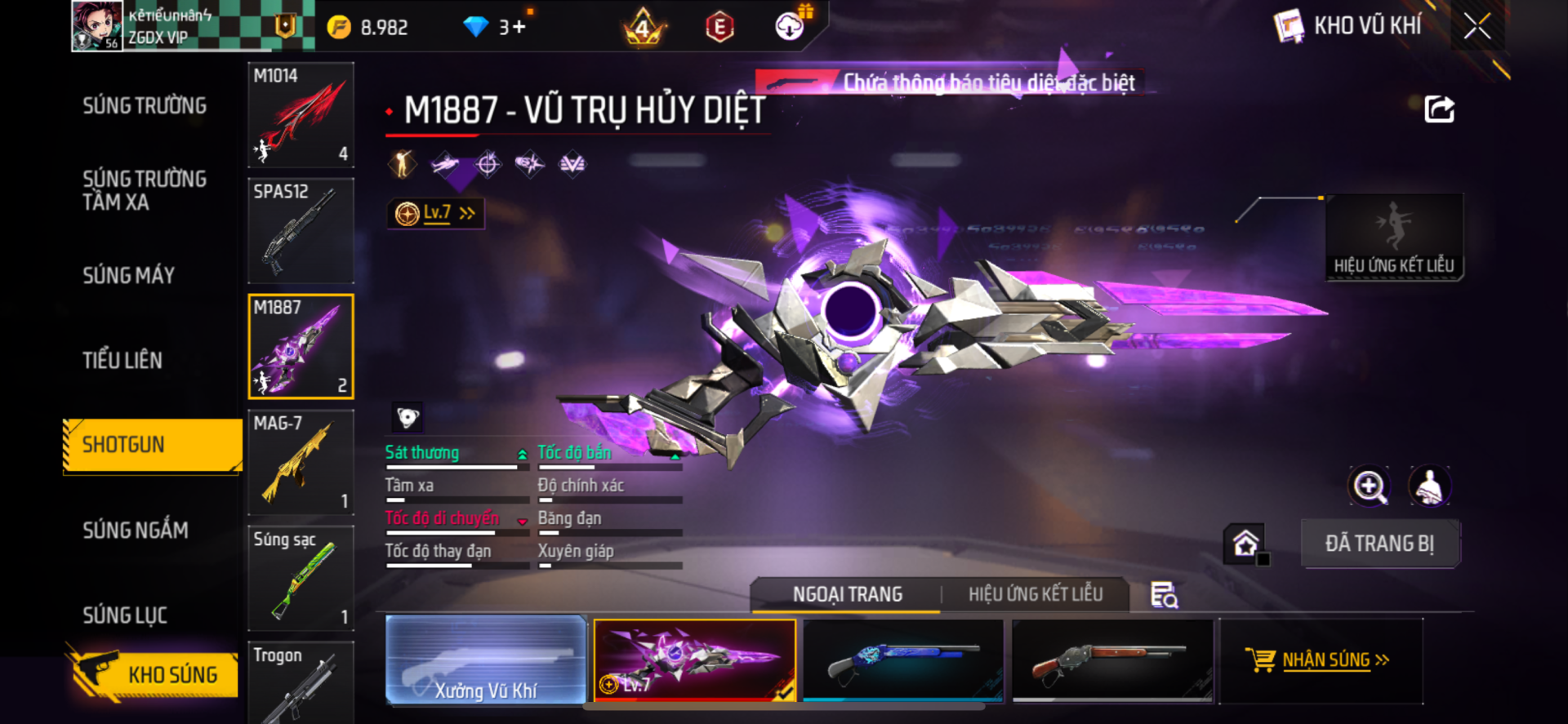1568x724 pixels.
Task: Select the Xưởng Vũ Khí skin thumbnail
Action: click(486, 660)
